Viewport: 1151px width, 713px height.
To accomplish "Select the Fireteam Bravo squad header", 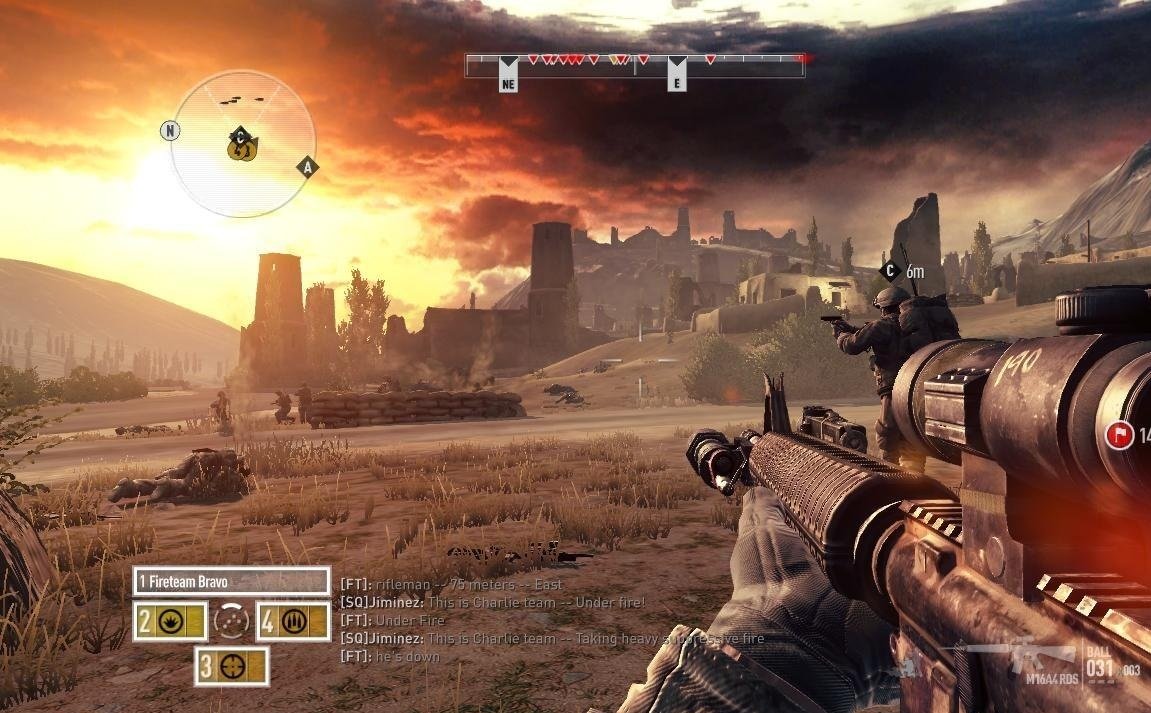I will [x=231, y=581].
